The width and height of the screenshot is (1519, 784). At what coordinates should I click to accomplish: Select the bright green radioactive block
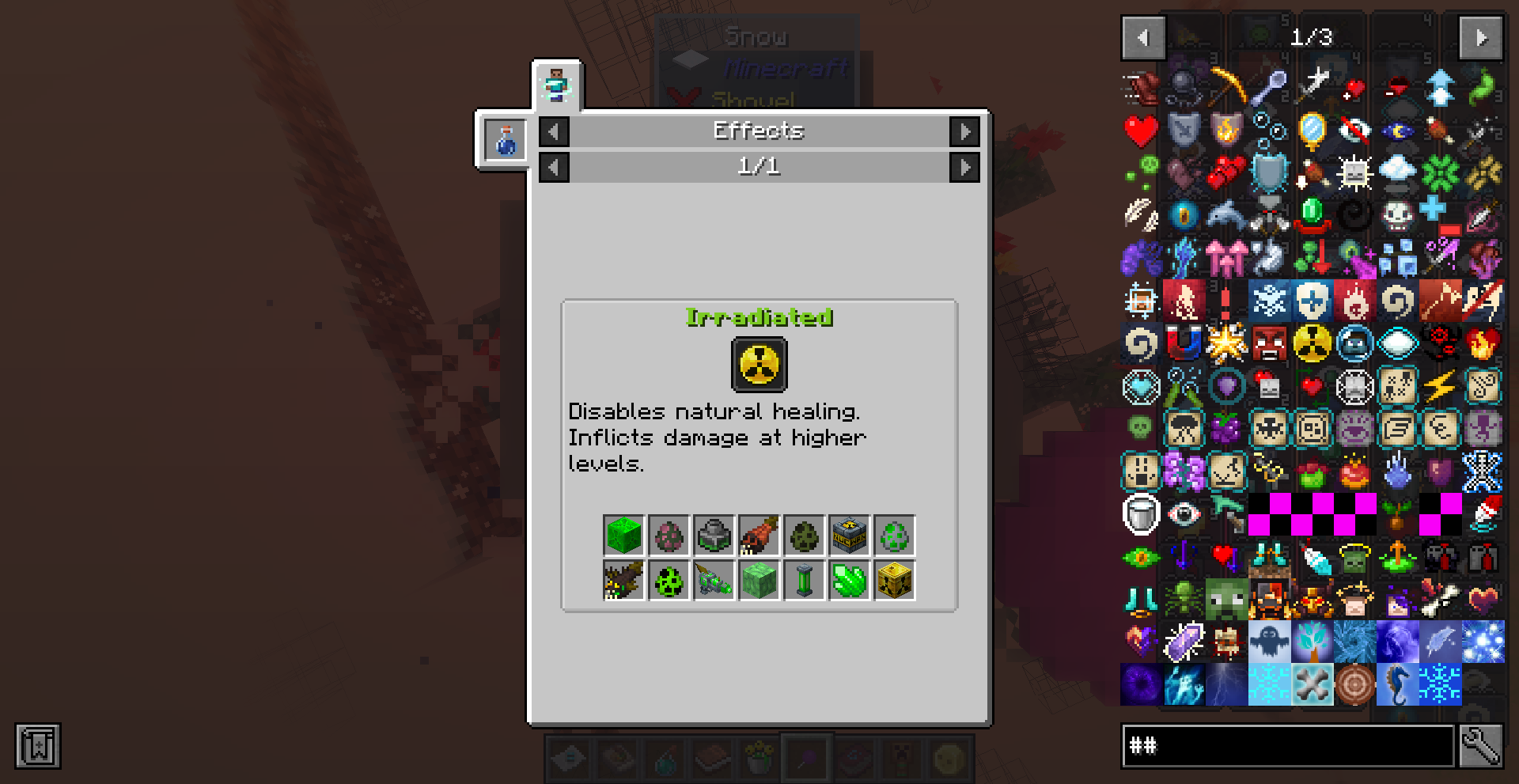pyautogui.click(x=623, y=536)
